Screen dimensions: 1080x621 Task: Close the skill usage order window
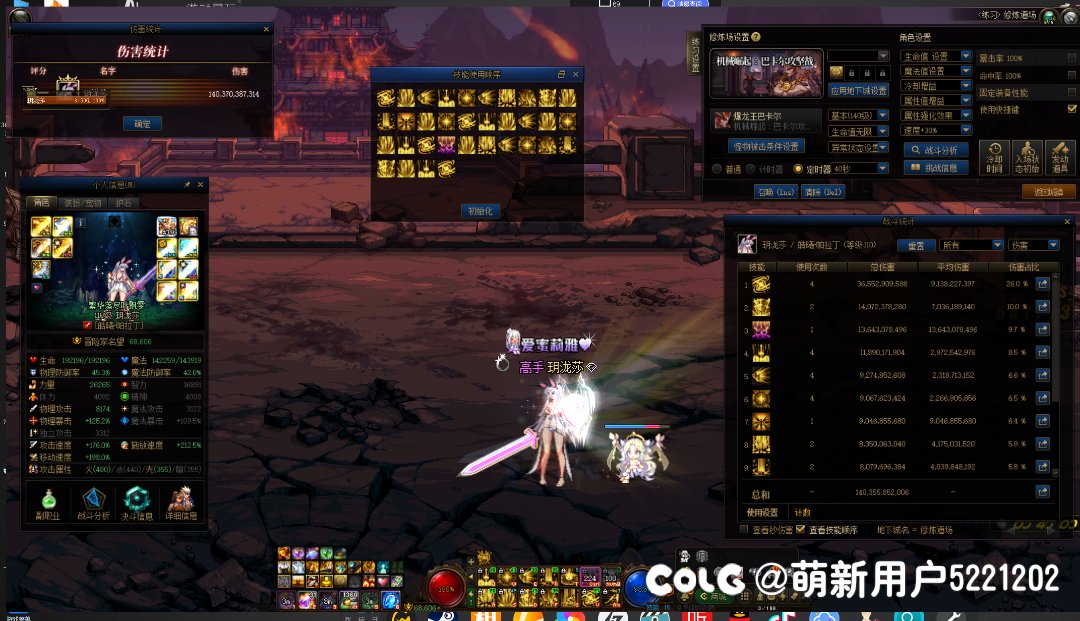click(575, 75)
